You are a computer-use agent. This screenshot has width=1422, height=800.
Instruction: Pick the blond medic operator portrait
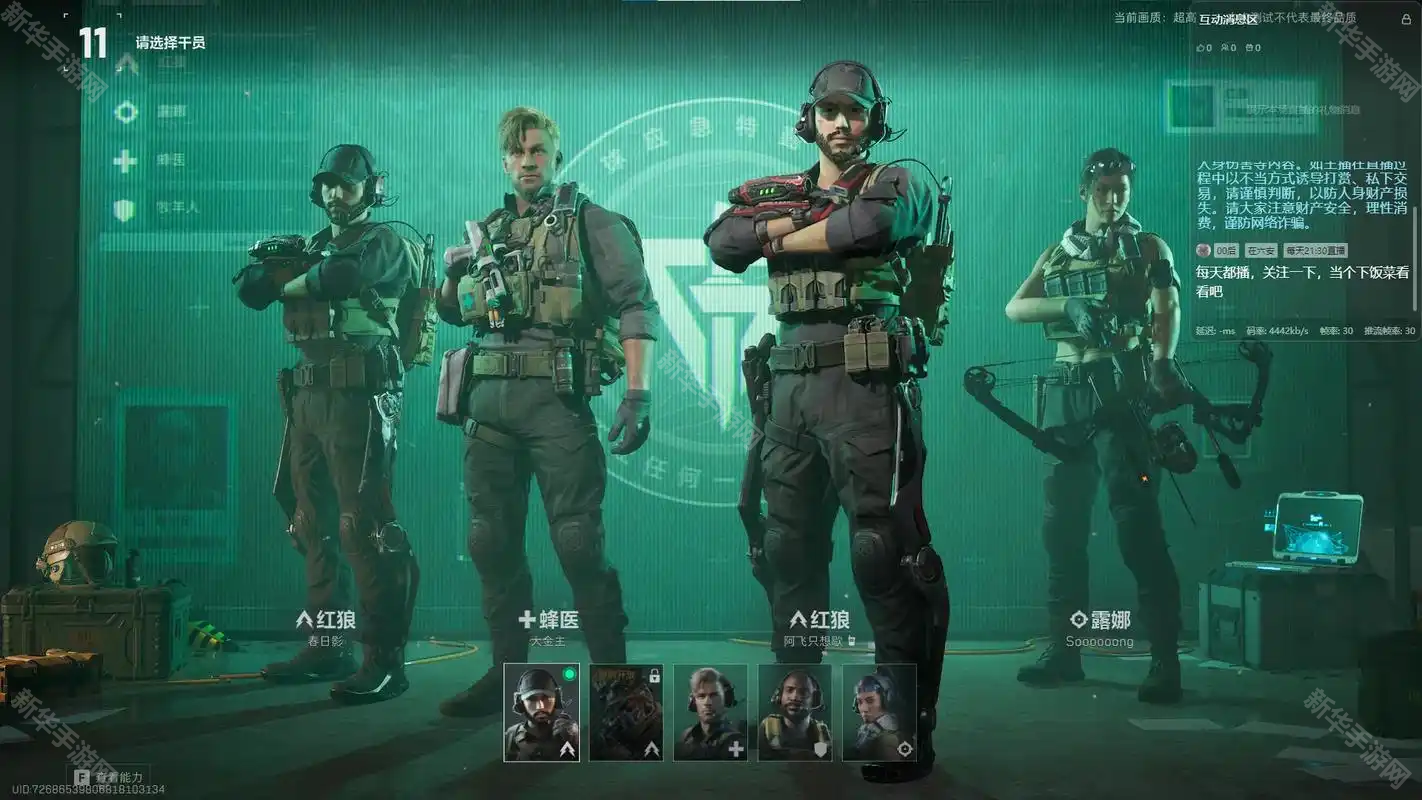click(710, 712)
